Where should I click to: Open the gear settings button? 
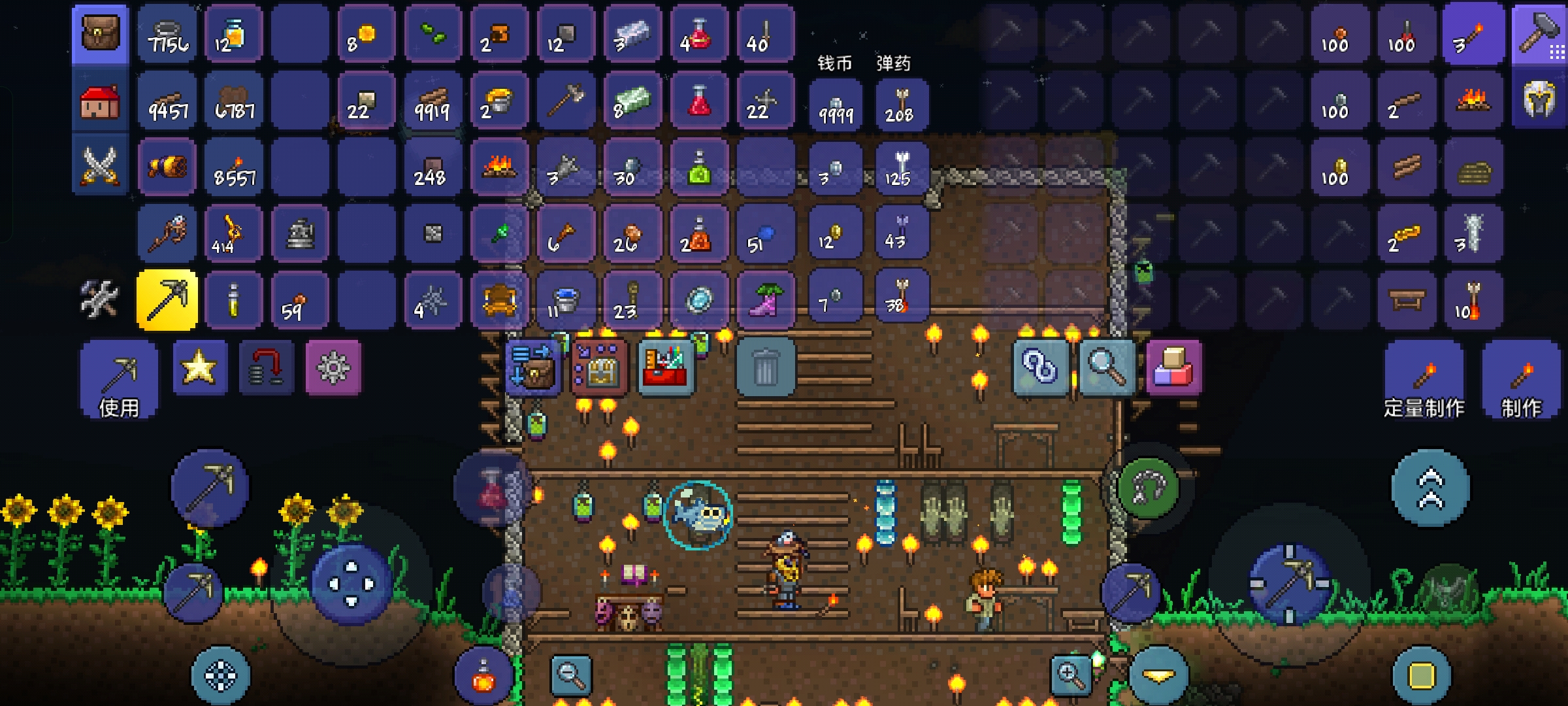[x=333, y=367]
